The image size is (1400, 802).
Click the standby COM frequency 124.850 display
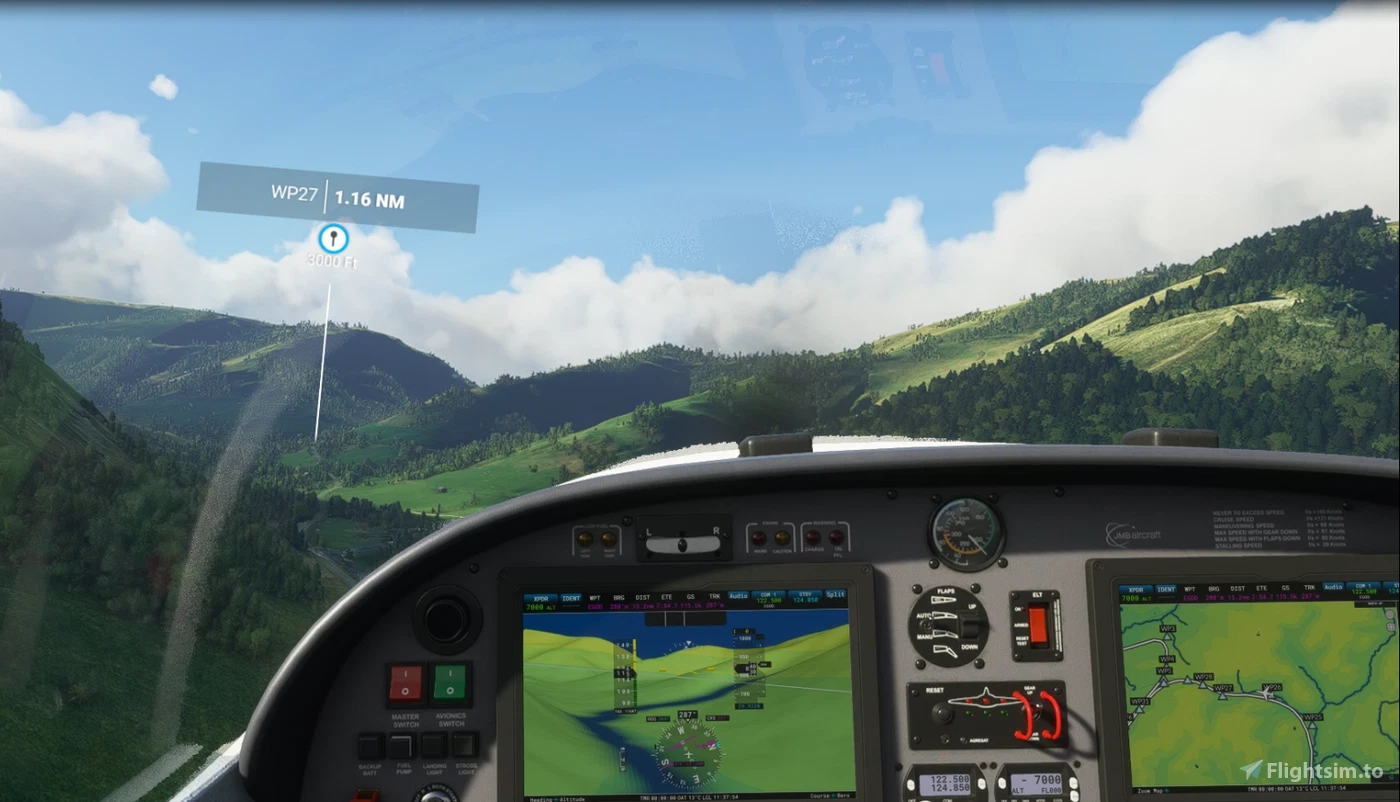[x=950, y=786]
